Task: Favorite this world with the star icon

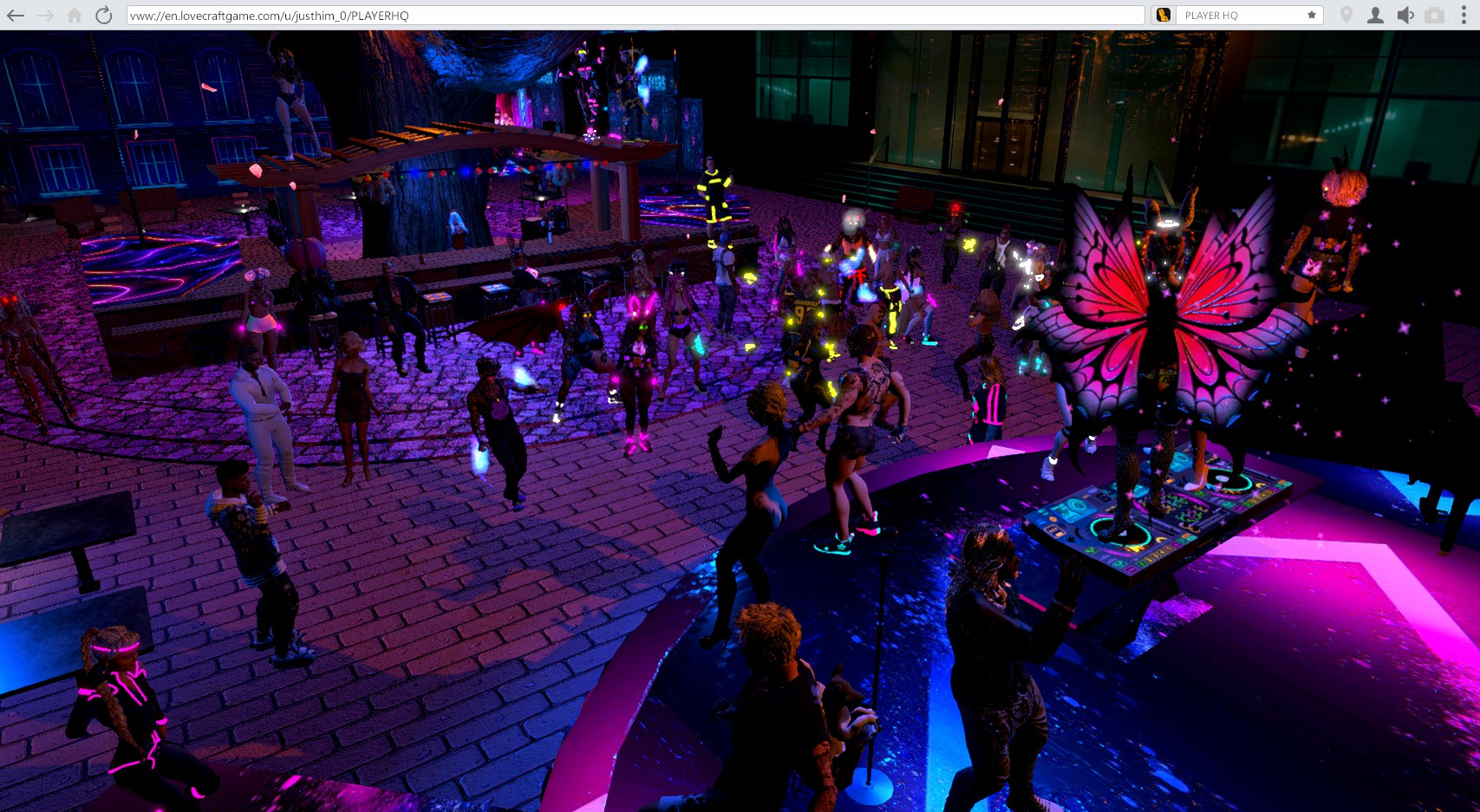Action: (x=1312, y=16)
